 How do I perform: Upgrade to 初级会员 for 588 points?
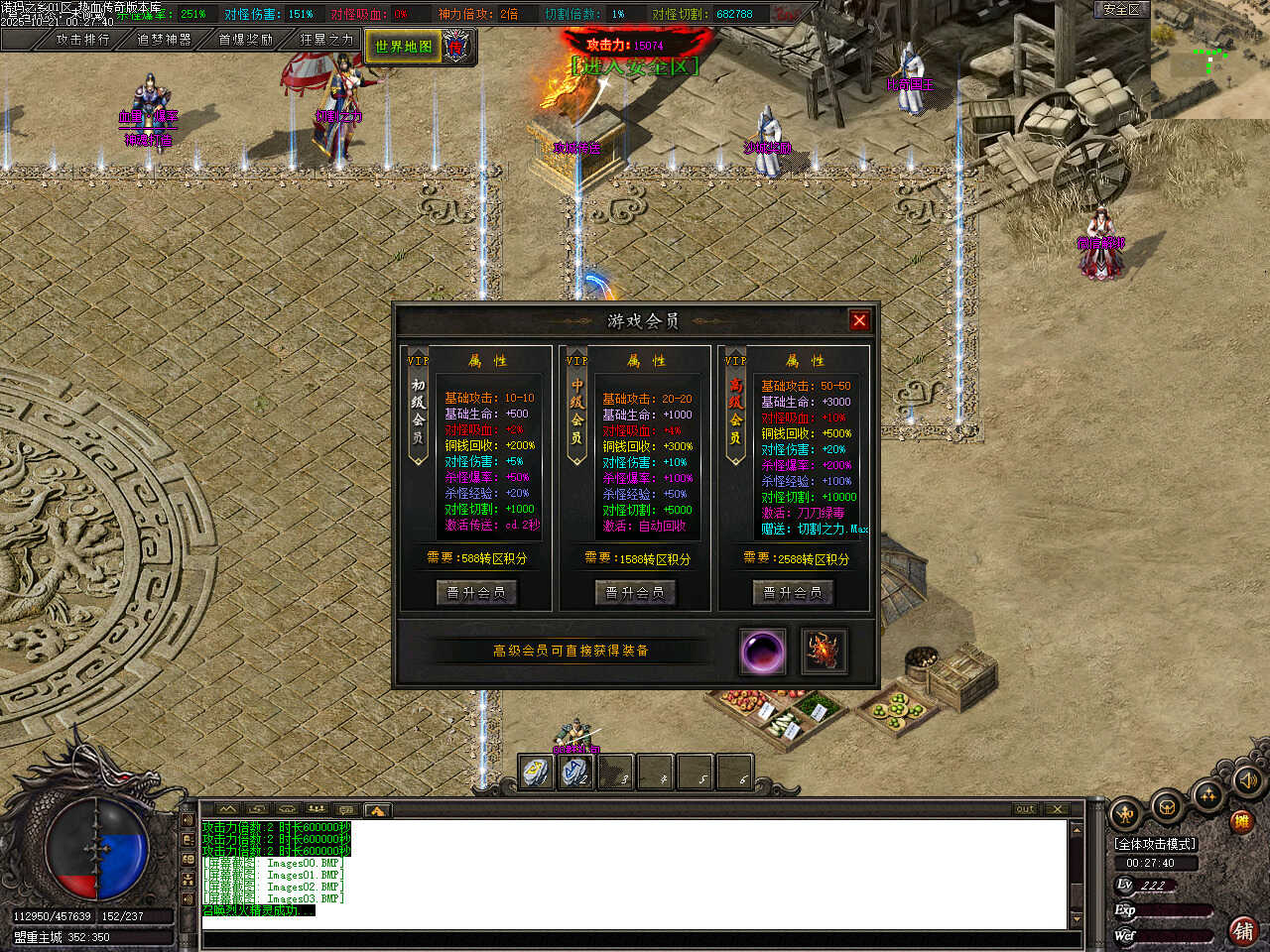pos(476,592)
